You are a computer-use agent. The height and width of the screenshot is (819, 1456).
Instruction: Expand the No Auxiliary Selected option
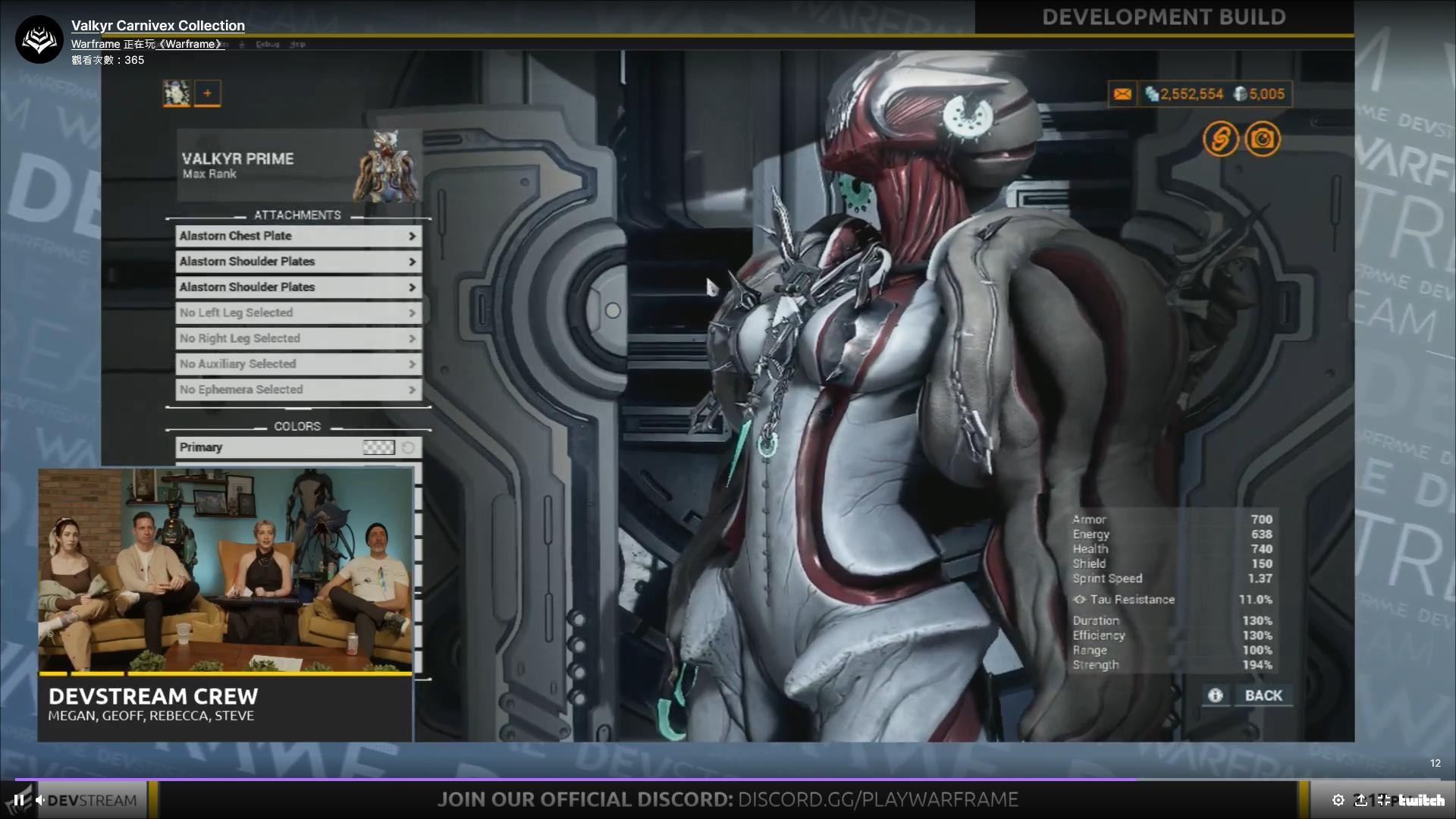pyautogui.click(x=298, y=364)
